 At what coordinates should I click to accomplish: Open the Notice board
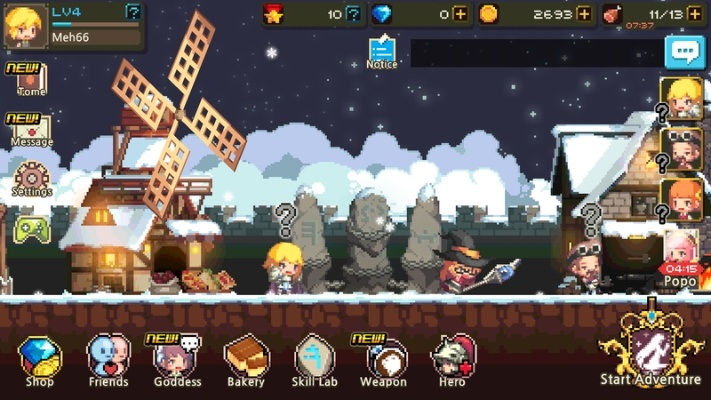tap(381, 51)
